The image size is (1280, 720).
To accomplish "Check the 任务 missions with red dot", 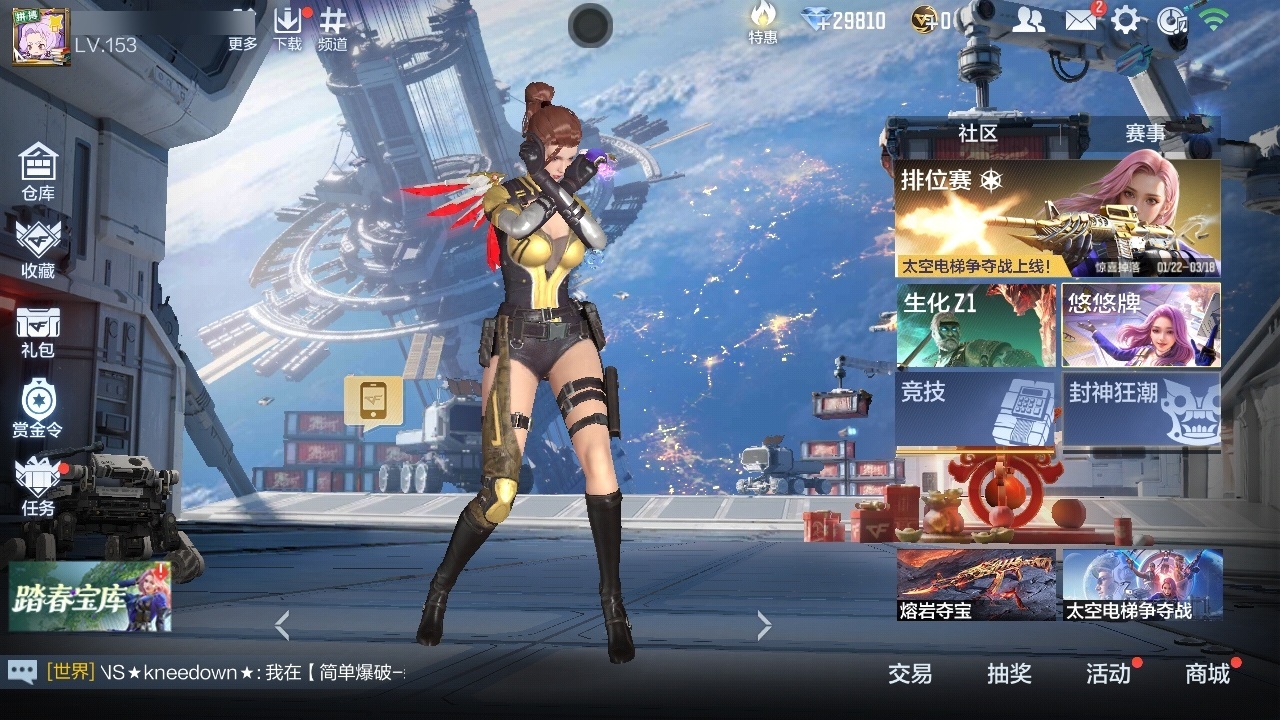I will point(38,490).
